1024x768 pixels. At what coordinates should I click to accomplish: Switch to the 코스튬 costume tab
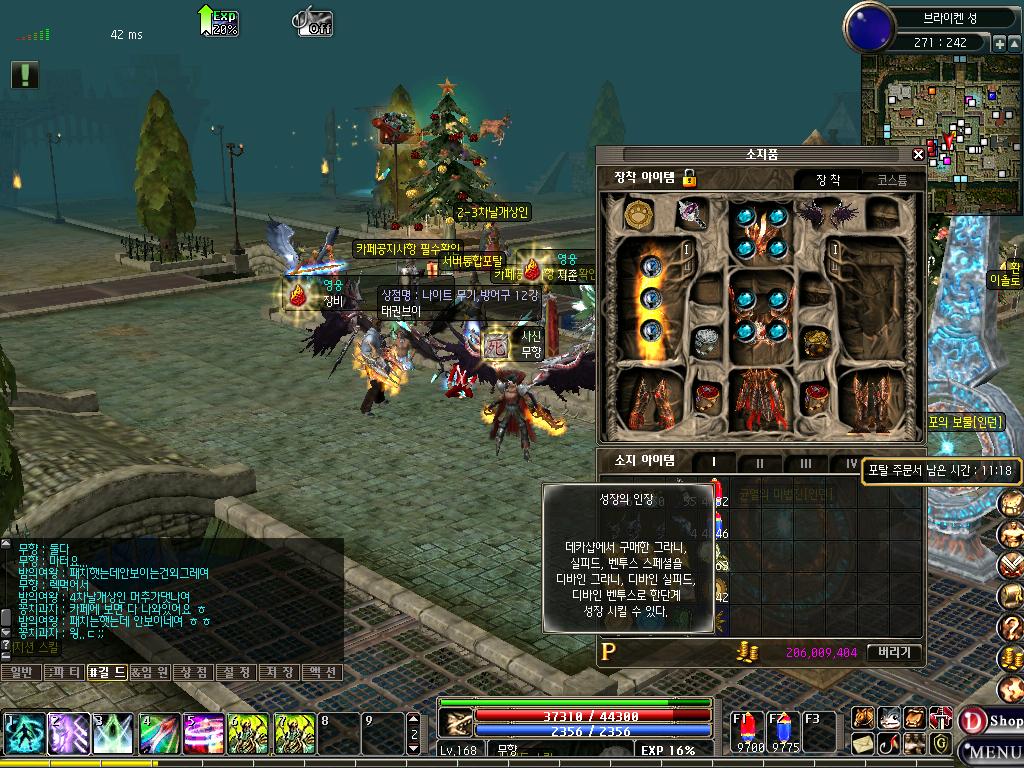(892, 180)
